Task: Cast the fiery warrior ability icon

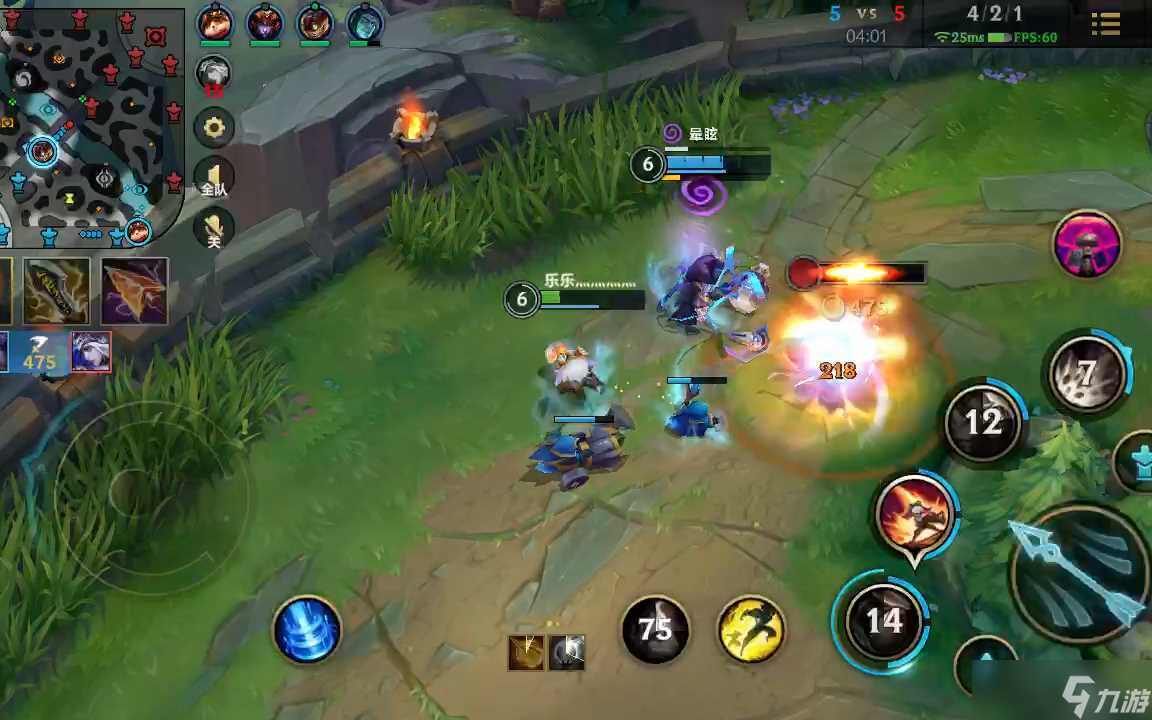Action: tap(914, 514)
